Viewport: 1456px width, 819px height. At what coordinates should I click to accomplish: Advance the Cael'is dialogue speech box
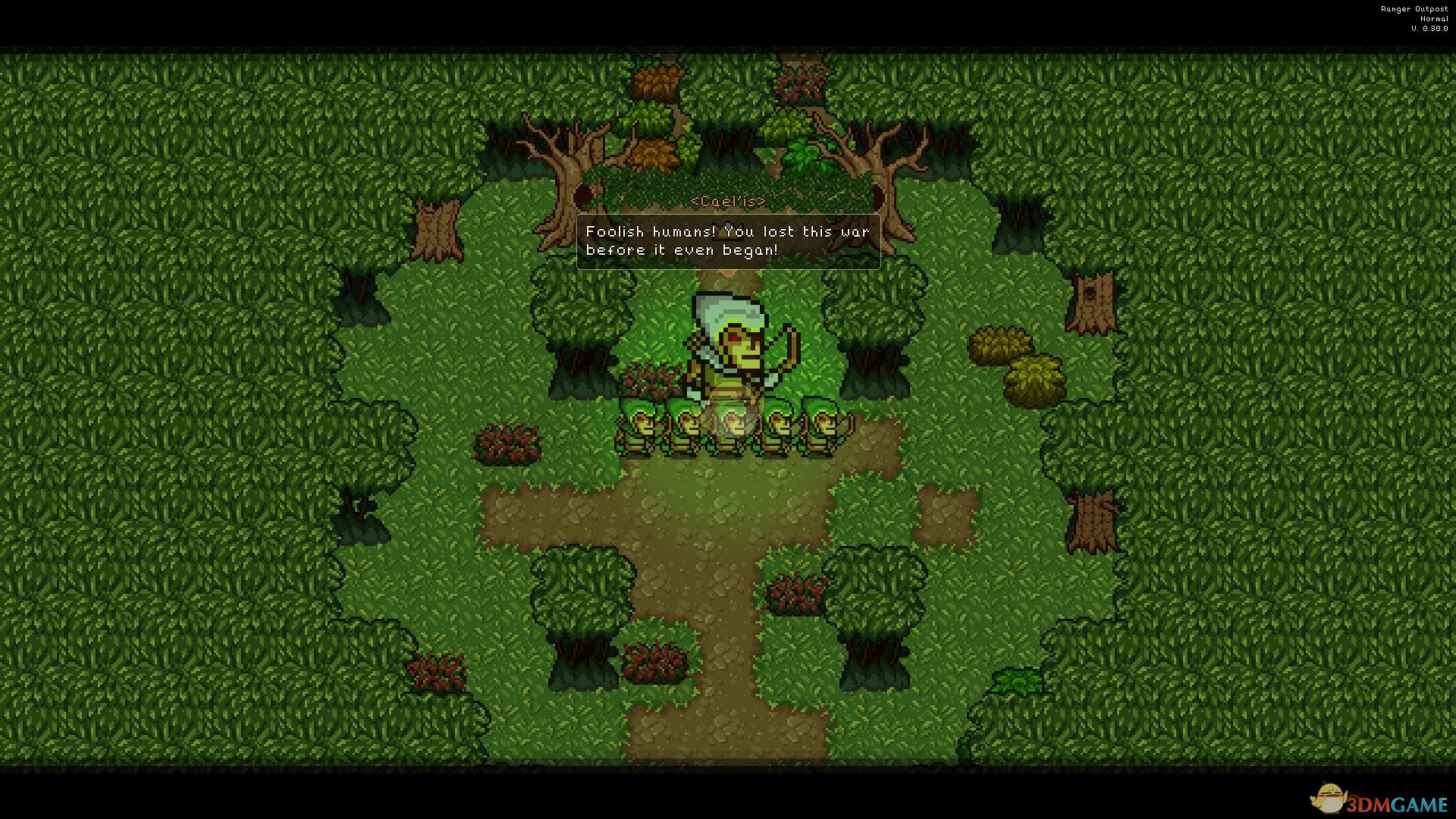(728, 241)
